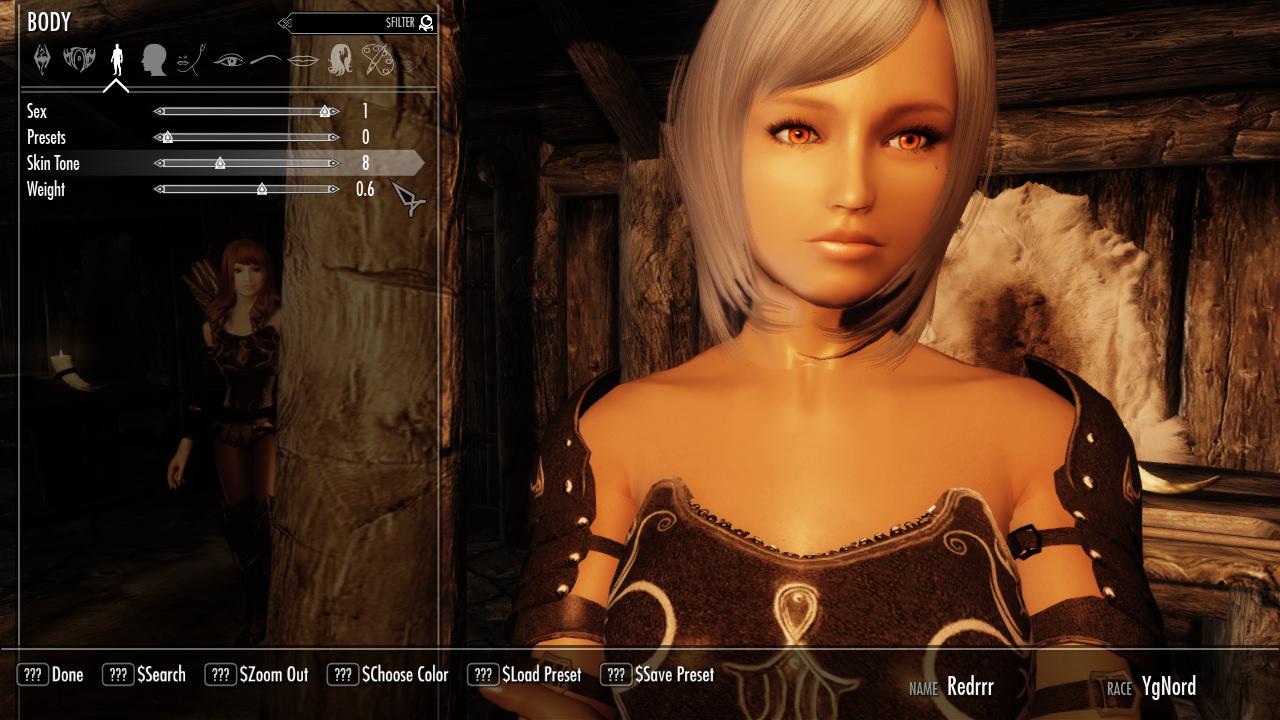Increase Presets with the right arrow
Image resolution: width=1280 pixels, height=720 pixels.
[x=335, y=138]
